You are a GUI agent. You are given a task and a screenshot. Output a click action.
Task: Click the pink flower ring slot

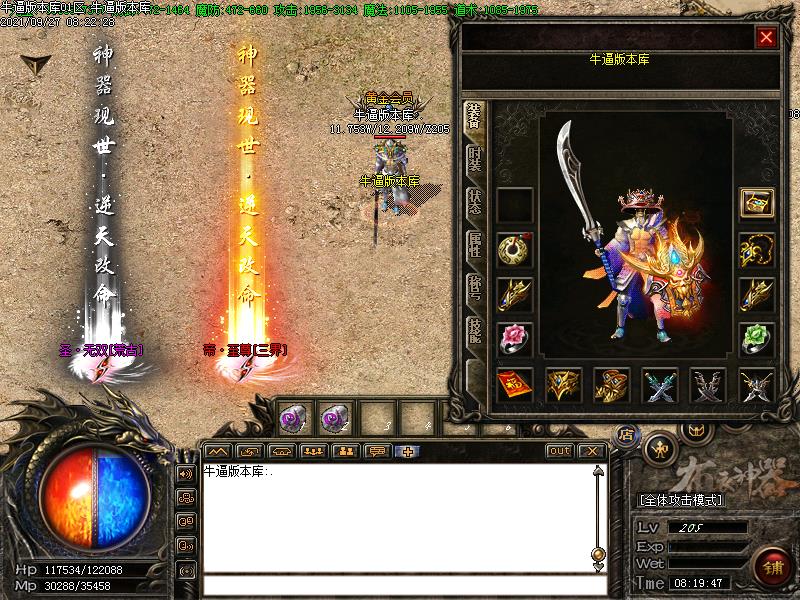point(514,338)
